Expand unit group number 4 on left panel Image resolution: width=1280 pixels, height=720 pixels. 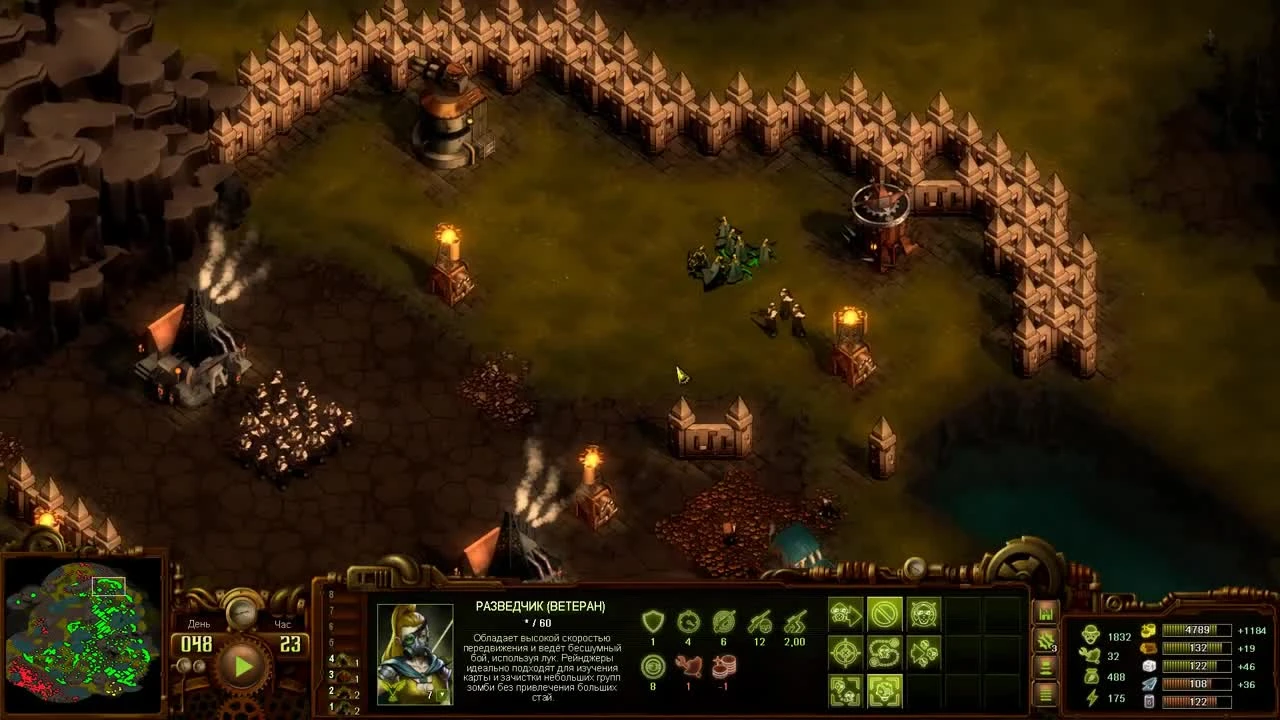332,659
